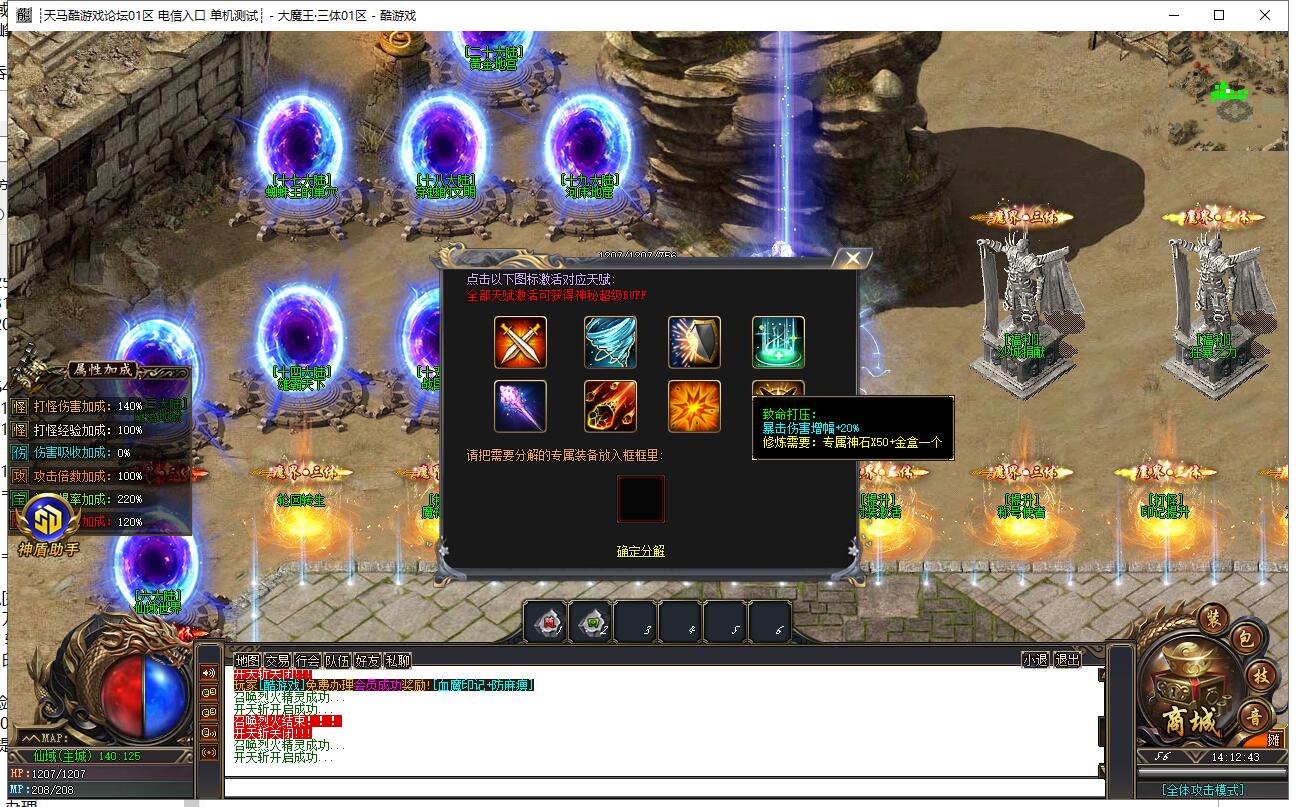Activate the falling meteors talent
Image resolution: width=1296 pixels, height=807 pixels.
pyautogui.click(x=610, y=406)
